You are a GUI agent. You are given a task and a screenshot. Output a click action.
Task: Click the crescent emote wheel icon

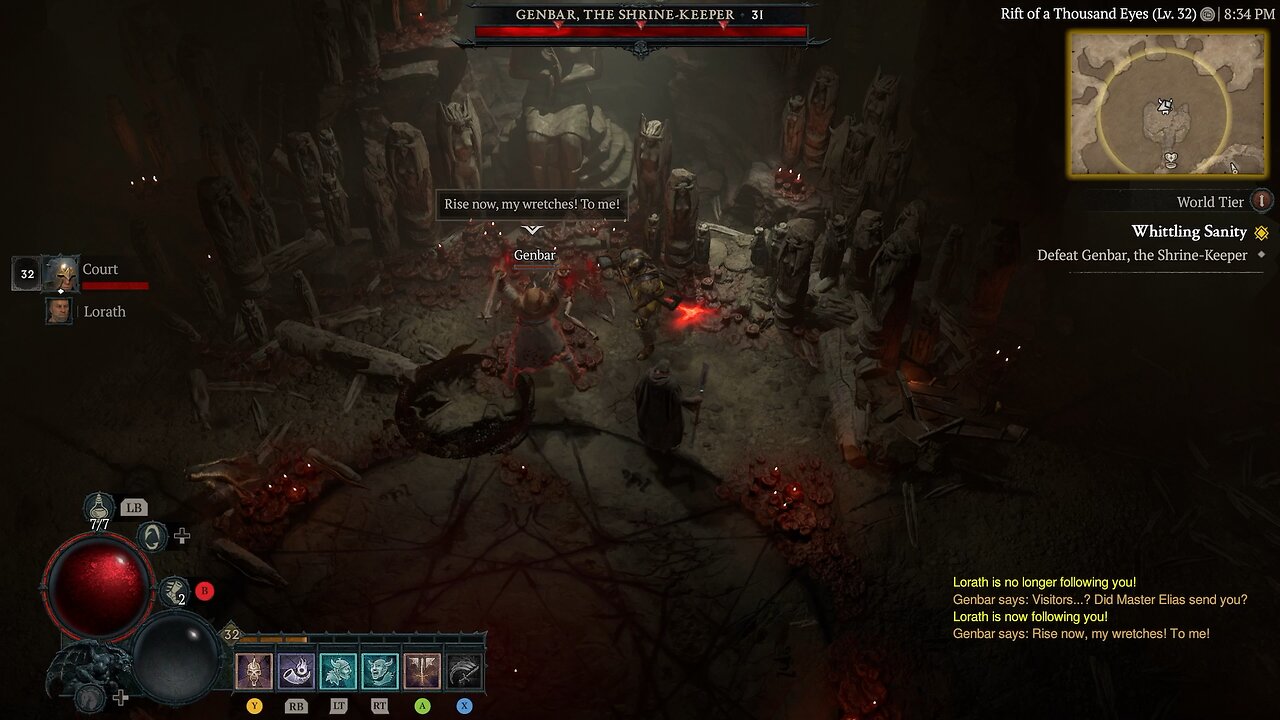coord(152,537)
